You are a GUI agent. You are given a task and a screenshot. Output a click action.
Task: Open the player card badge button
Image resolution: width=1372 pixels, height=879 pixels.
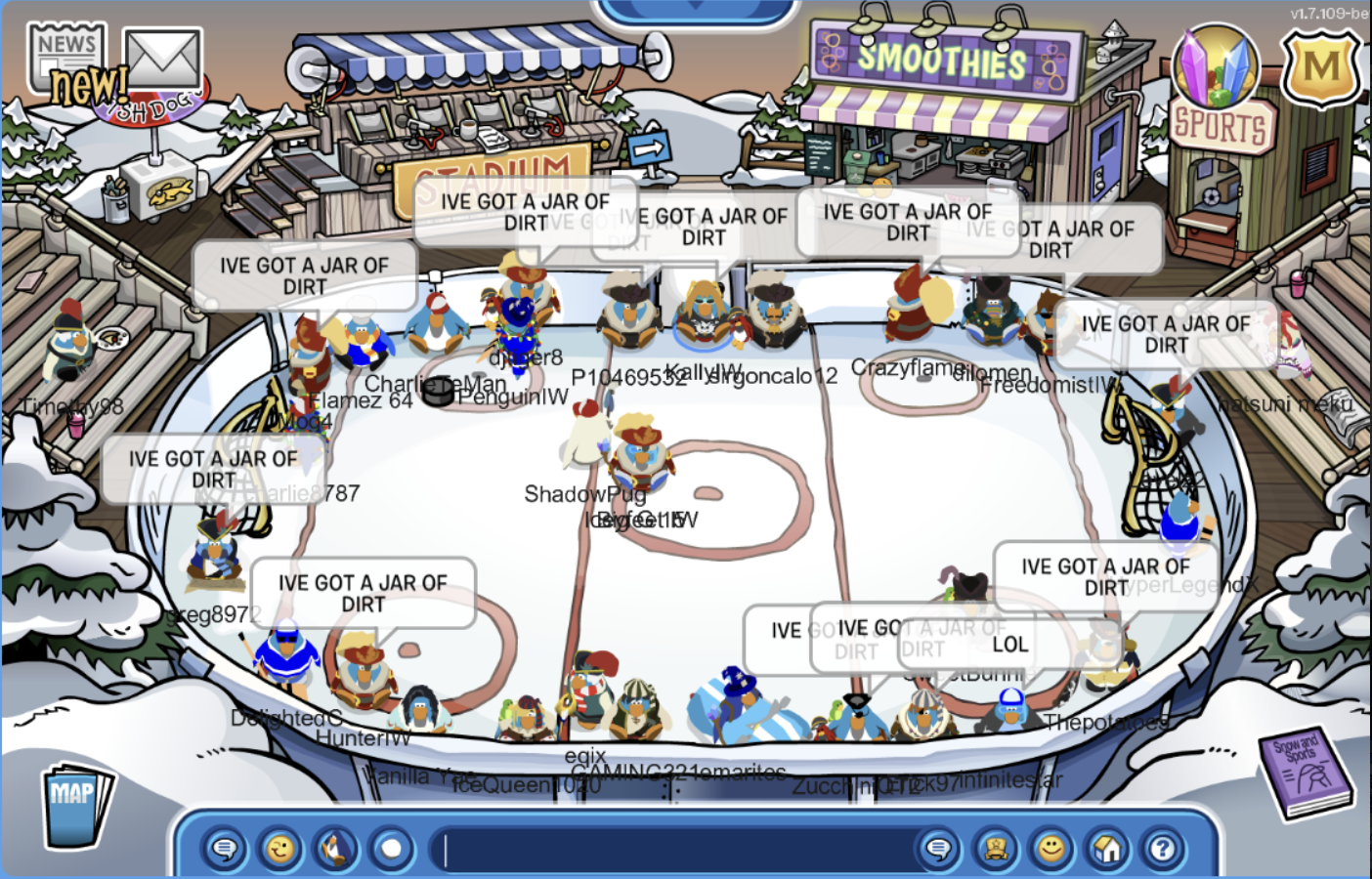[995, 848]
